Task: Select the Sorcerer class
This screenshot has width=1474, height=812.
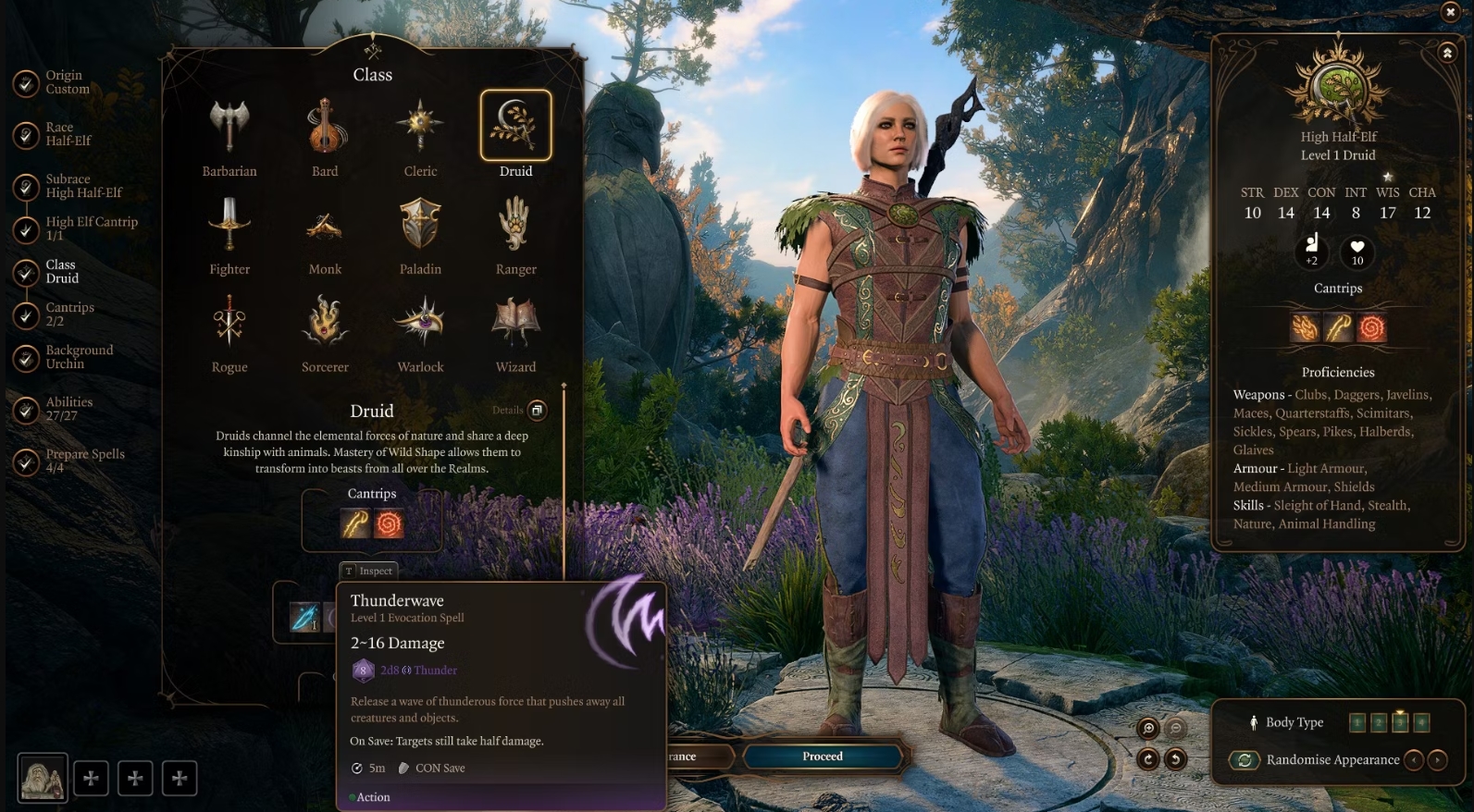Action: coord(325,322)
